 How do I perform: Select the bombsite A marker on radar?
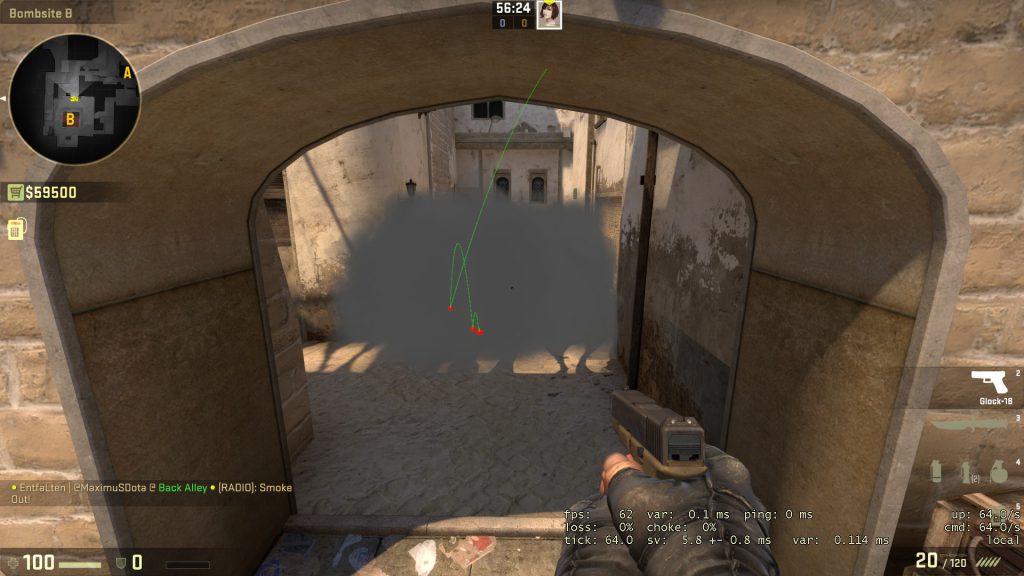[x=127, y=72]
